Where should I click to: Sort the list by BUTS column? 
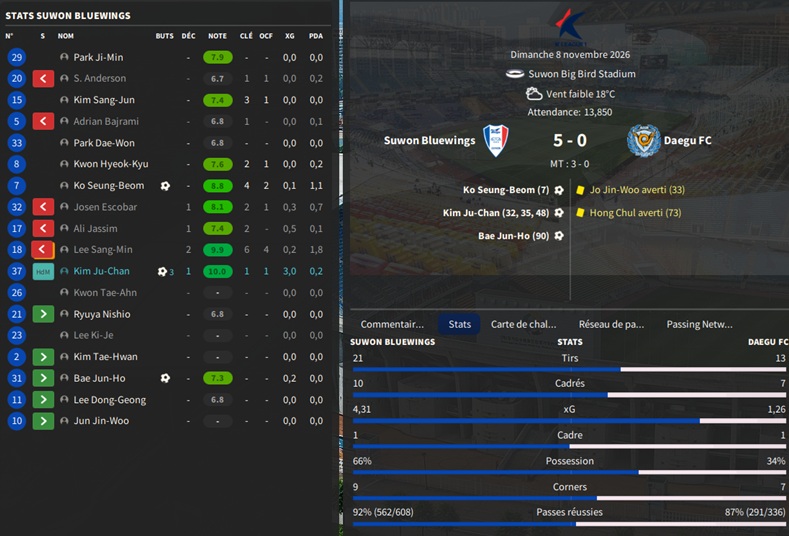click(x=164, y=36)
